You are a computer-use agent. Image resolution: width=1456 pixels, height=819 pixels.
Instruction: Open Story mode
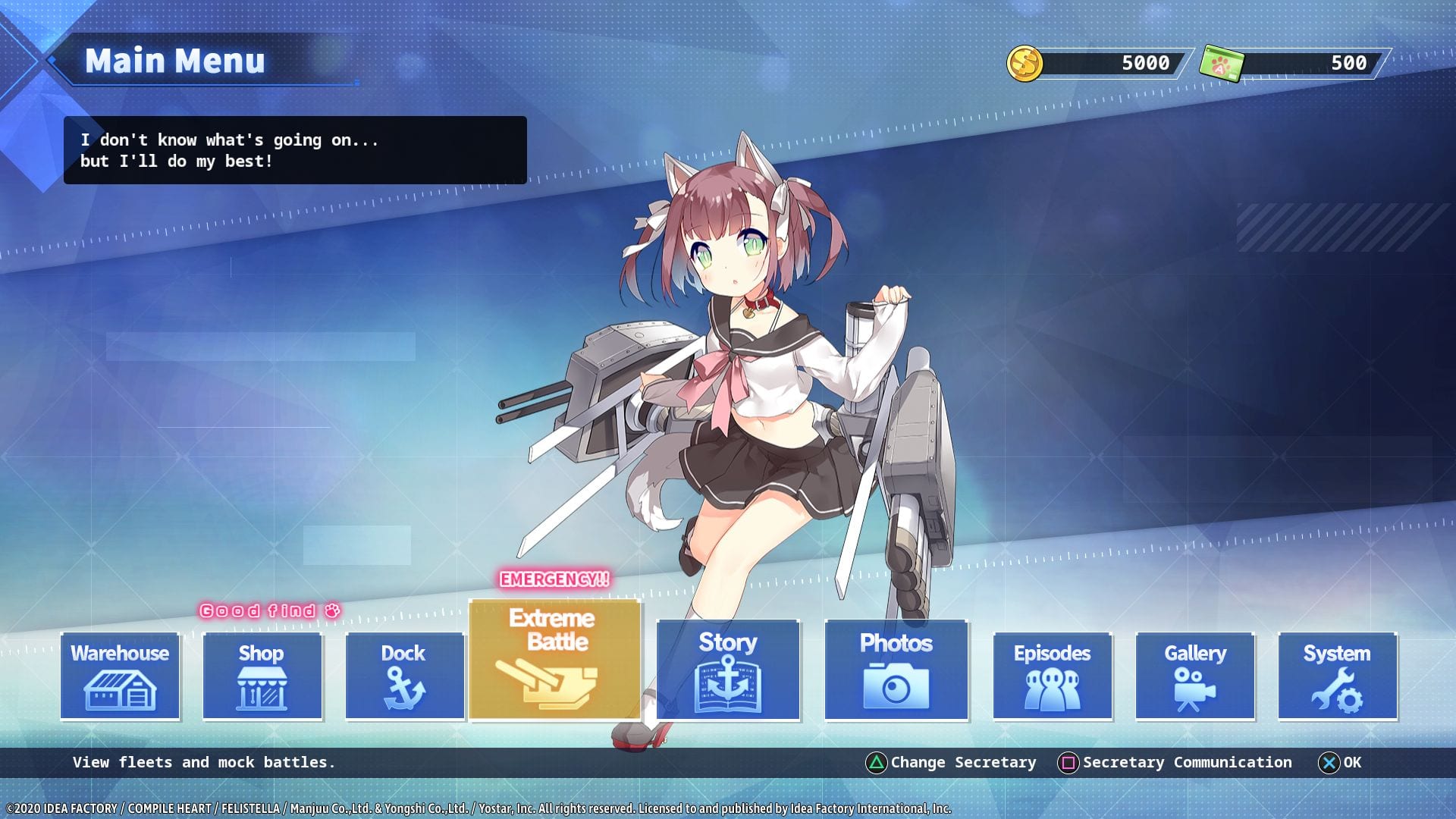pos(728,670)
